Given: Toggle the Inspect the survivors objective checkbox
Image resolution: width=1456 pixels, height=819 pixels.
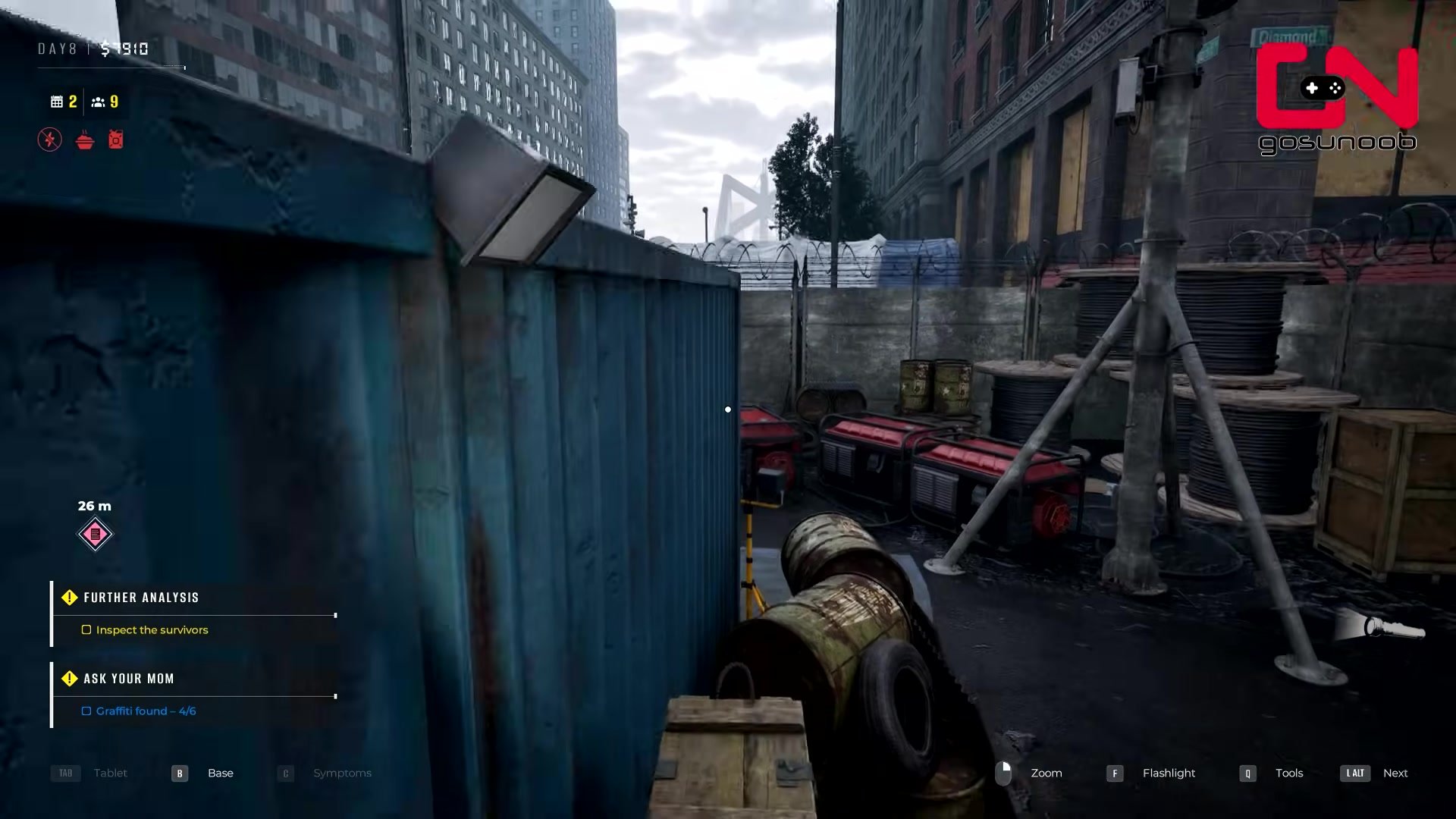Looking at the screenshot, I should coord(86,629).
